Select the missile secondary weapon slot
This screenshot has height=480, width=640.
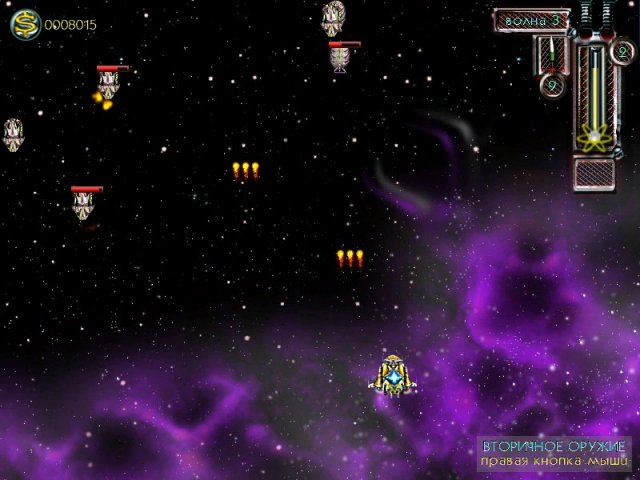point(551,54)
